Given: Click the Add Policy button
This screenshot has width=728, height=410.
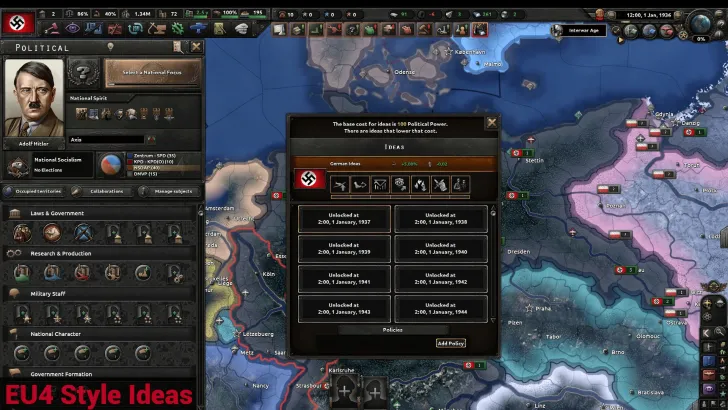Looking at the screenshot, I should pos(451,343).
